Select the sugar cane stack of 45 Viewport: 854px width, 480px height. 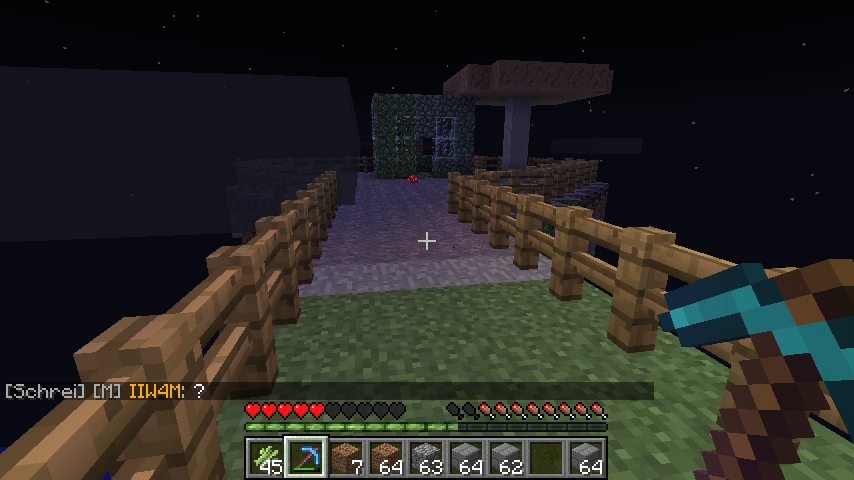(x=266, y=459)
